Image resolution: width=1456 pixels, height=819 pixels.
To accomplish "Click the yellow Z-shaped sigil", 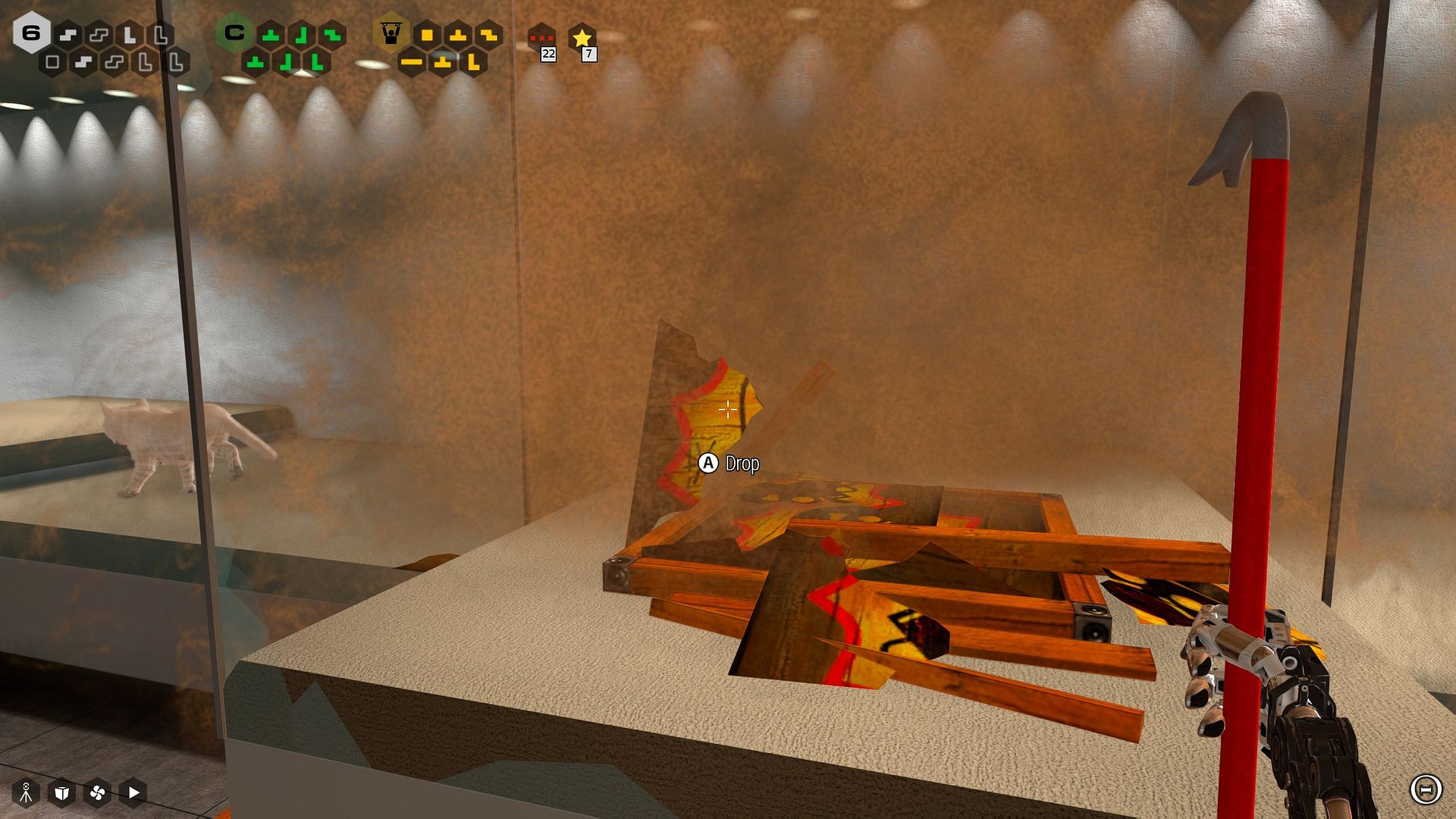I will (x=488, y=35).
